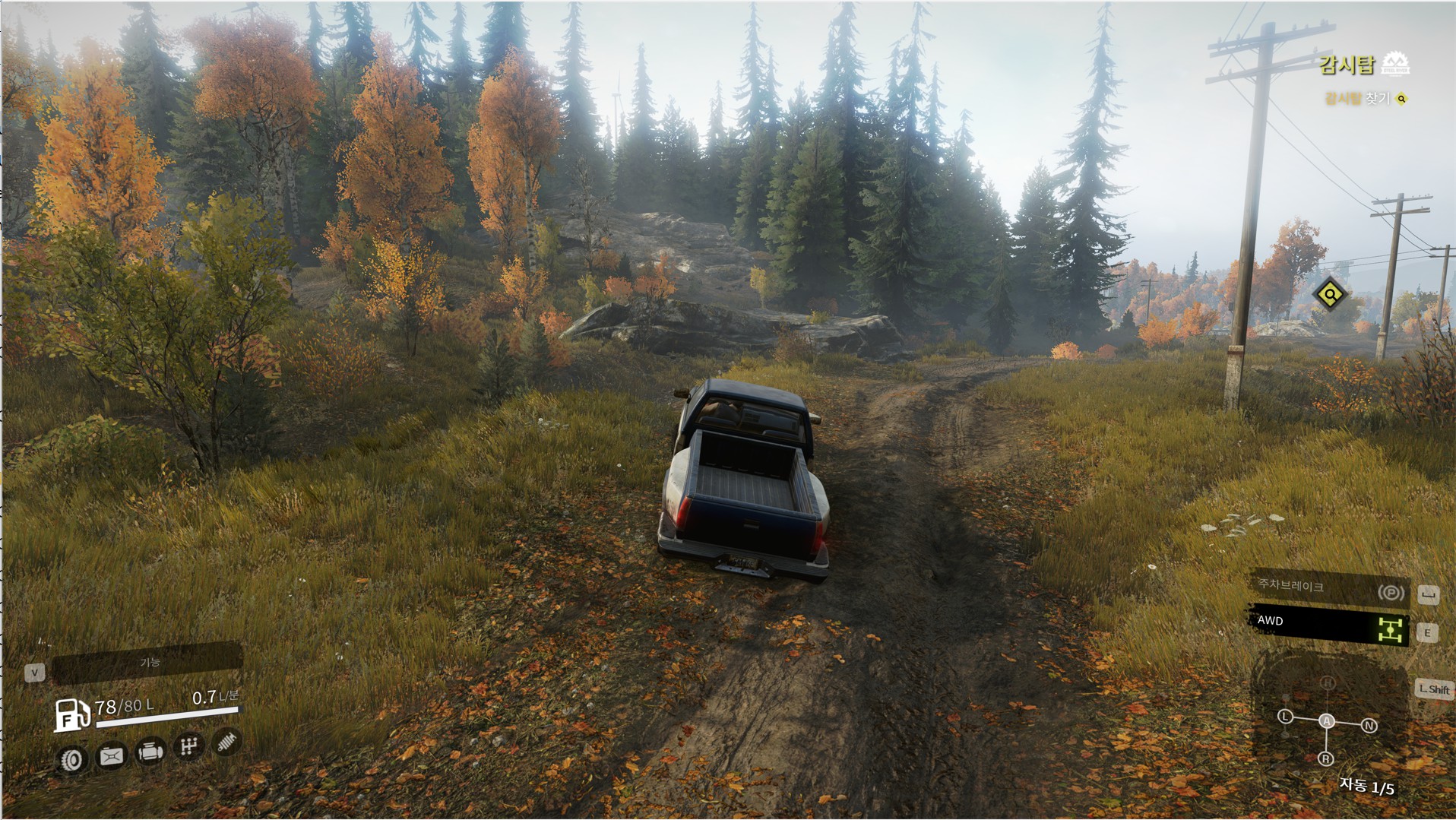Shift to the R reverse gear

pos(1325,758)
